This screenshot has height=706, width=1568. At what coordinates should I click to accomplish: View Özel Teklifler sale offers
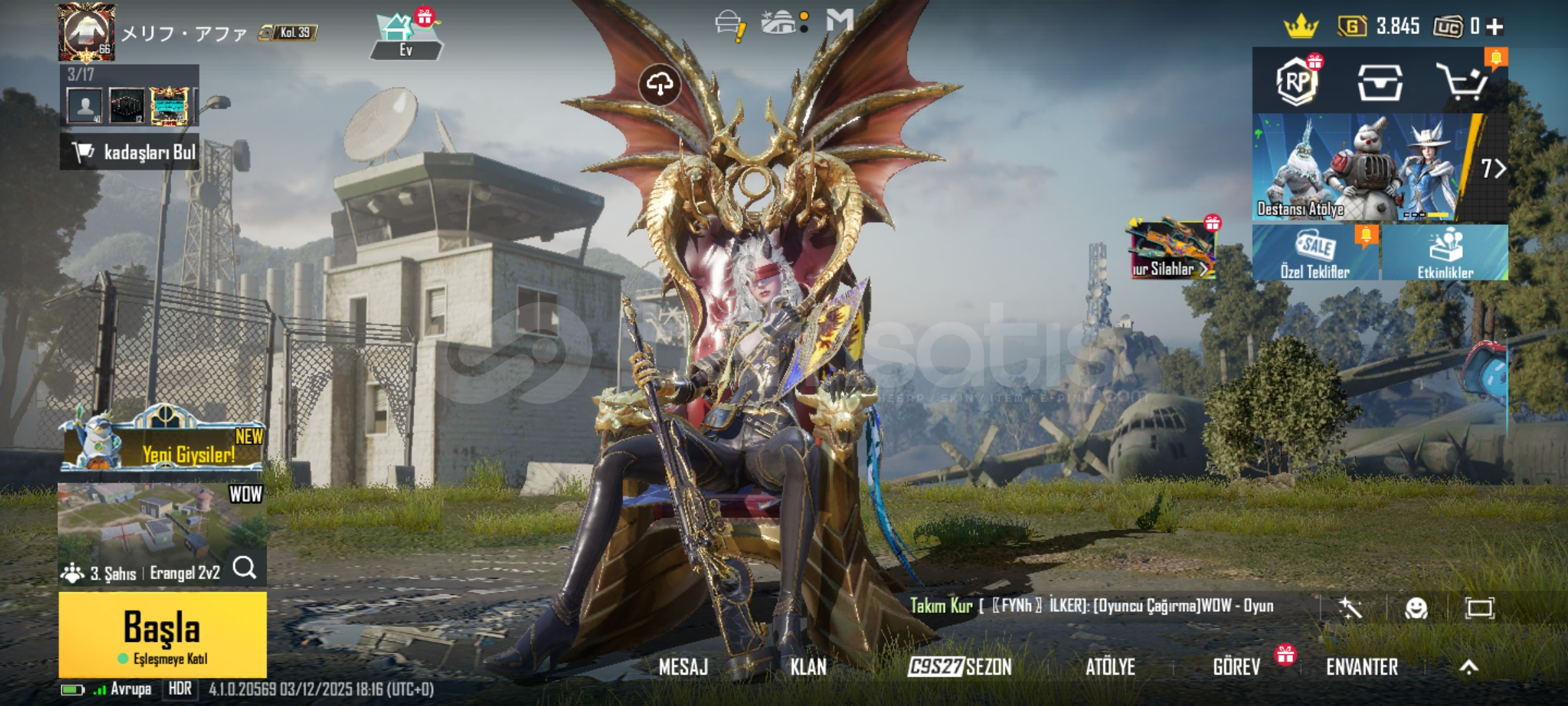click(1315, 253)
